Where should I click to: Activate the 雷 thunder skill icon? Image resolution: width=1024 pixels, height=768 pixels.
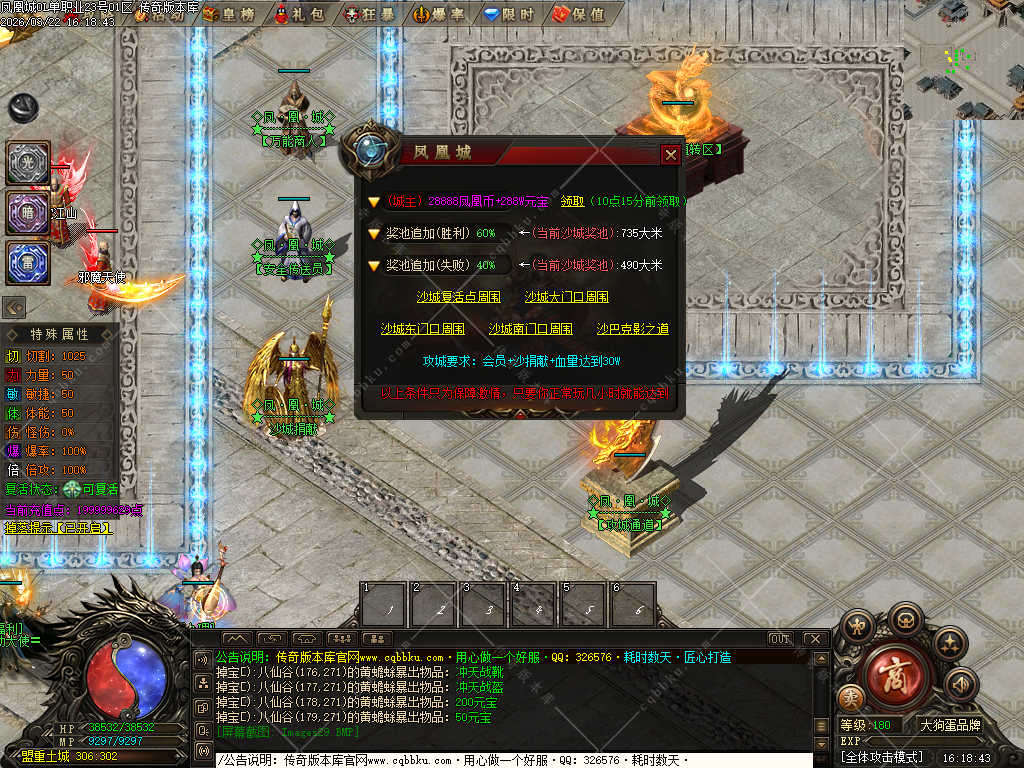click(28, 263)
